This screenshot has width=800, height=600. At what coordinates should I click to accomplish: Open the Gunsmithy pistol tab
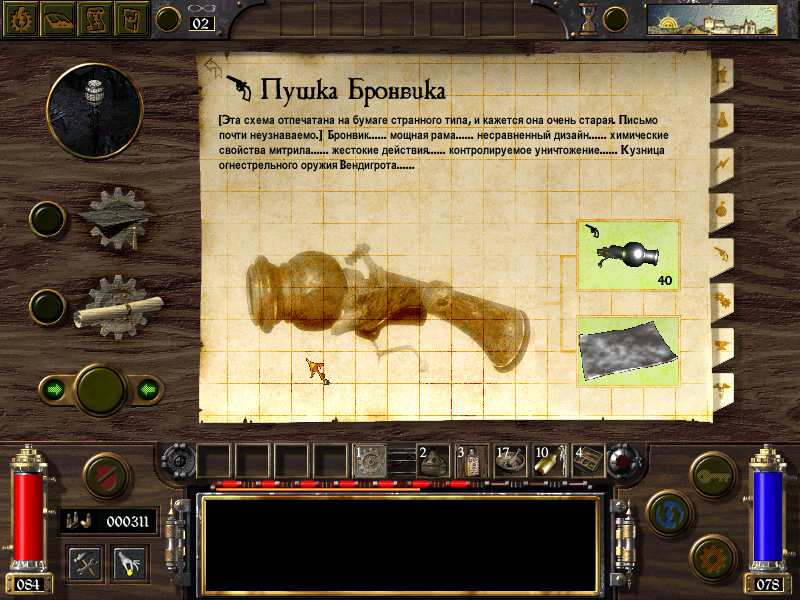(721, 253)
